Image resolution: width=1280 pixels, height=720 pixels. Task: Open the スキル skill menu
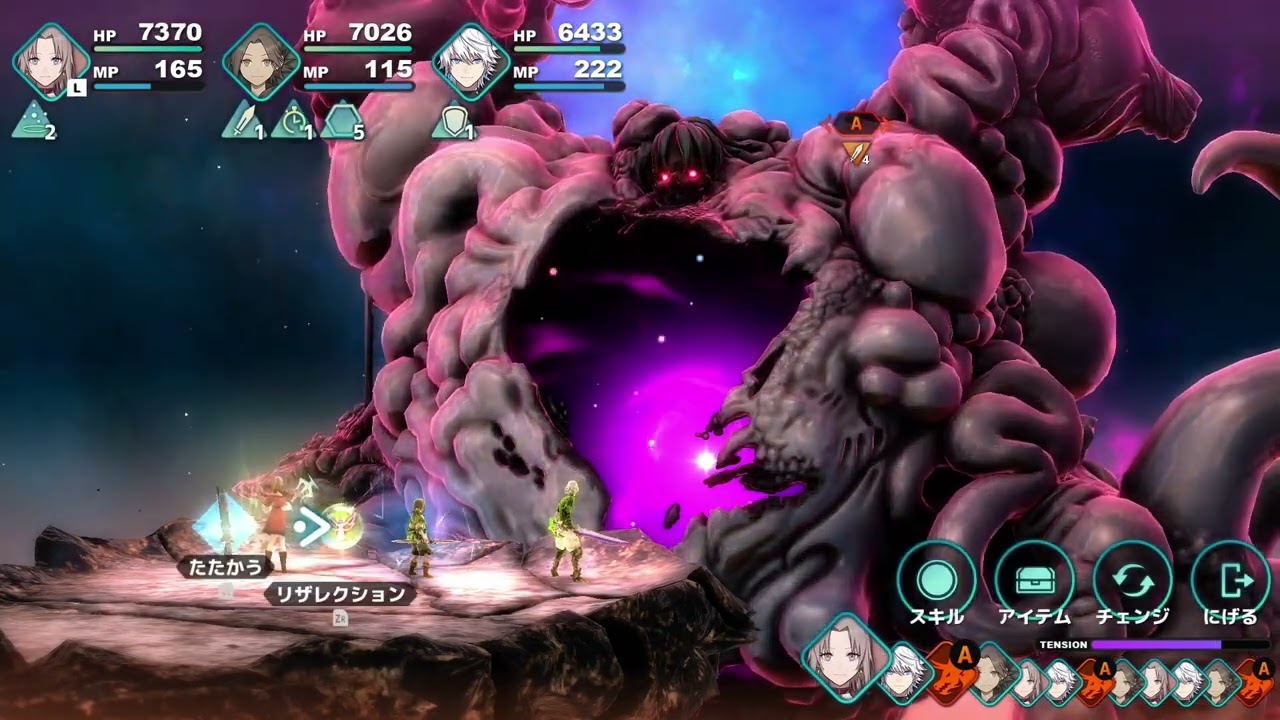(936, 580)
